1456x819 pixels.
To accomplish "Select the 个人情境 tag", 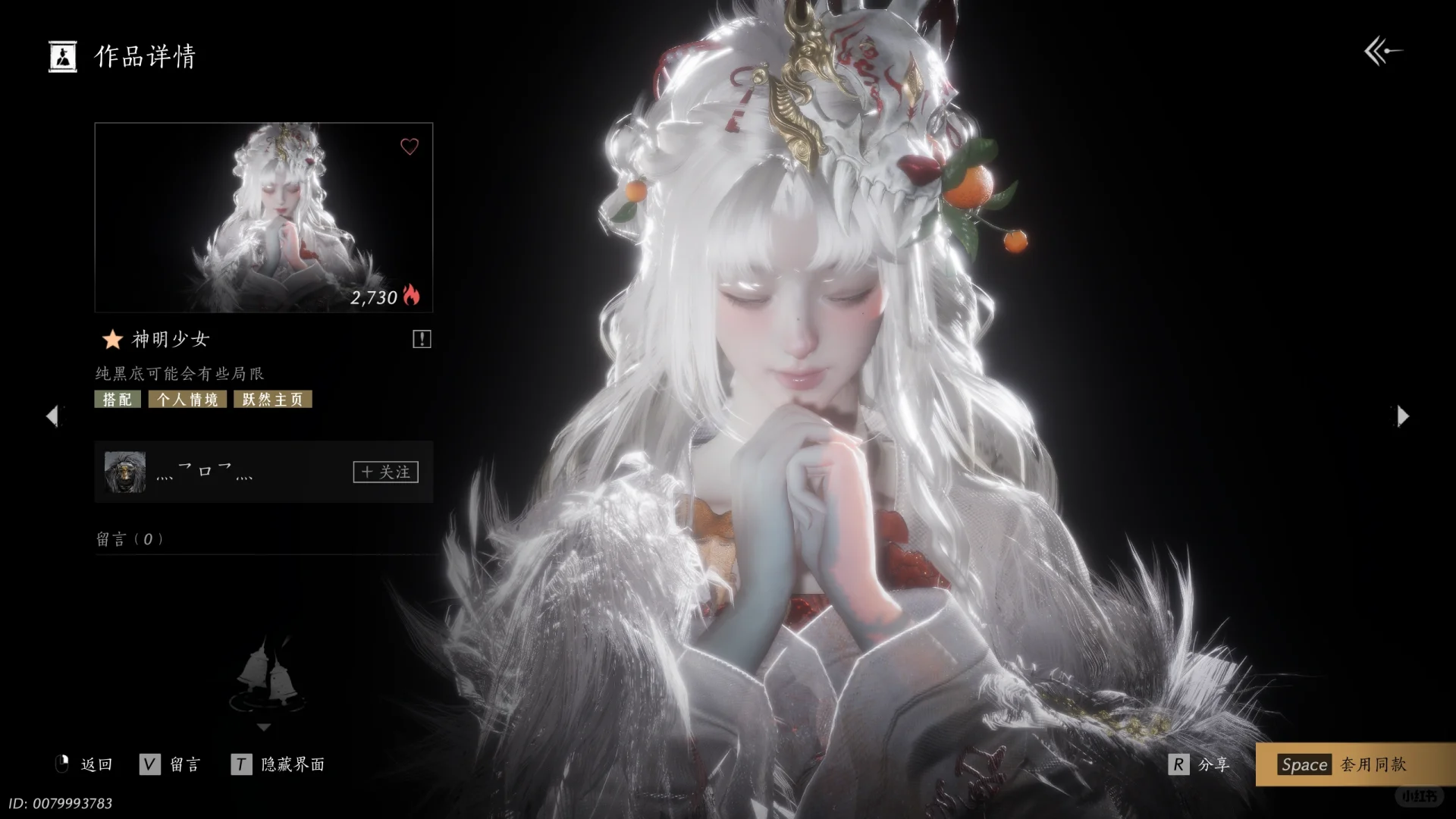I will pyautogui.click(x=187, y=400).
